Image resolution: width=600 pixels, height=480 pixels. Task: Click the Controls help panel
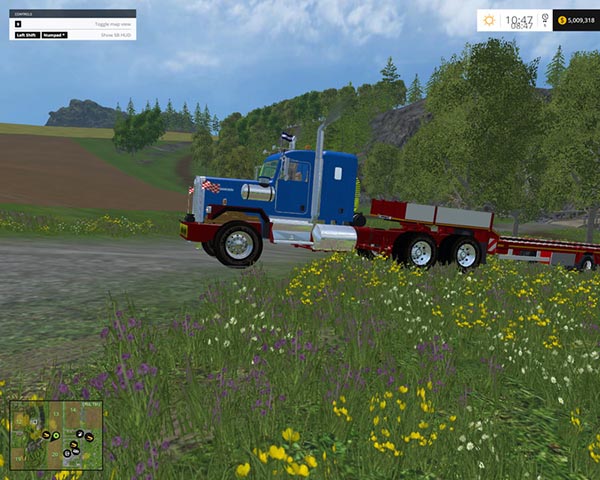[74, 25]
